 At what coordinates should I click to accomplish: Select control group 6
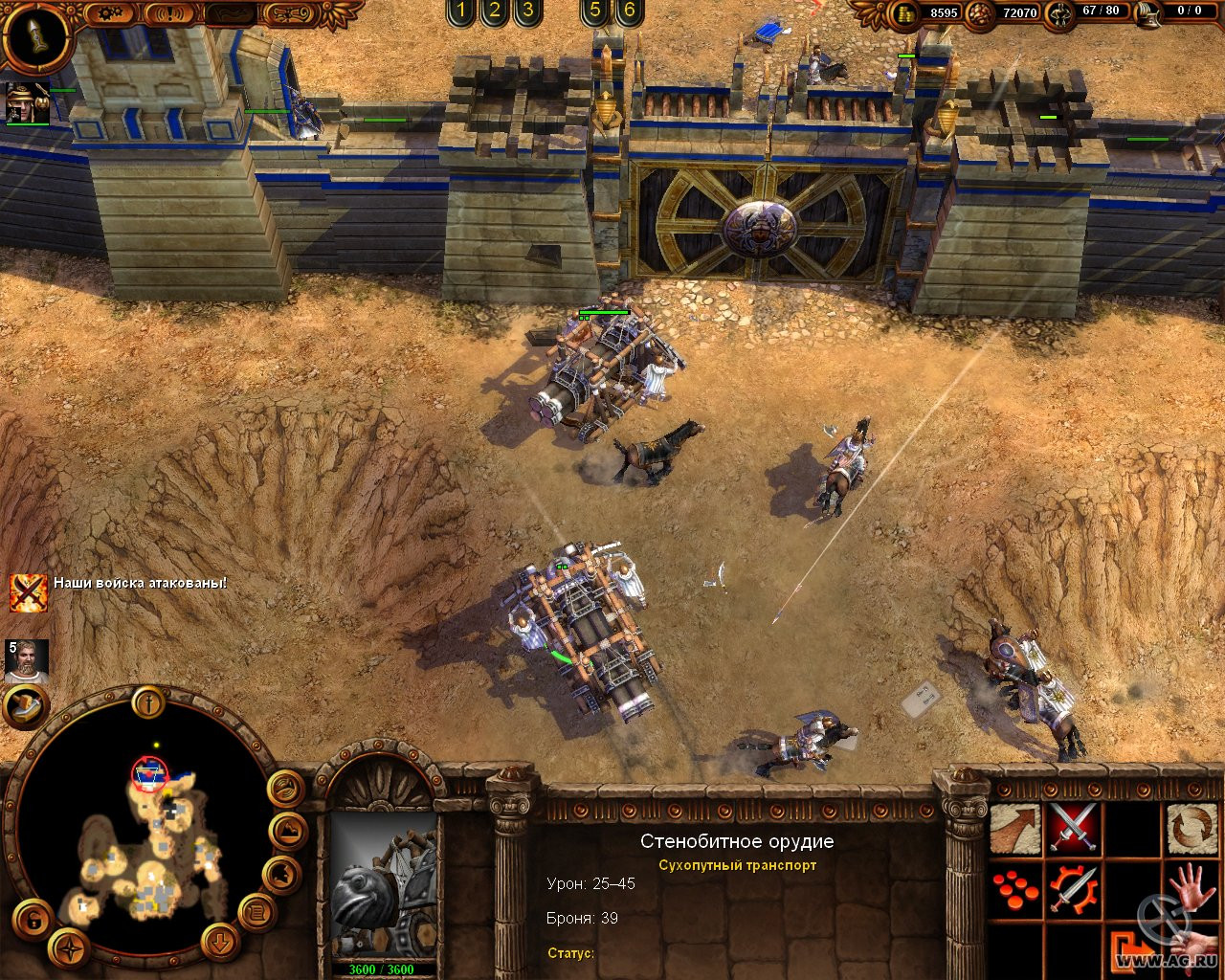[x=628, y=11]
